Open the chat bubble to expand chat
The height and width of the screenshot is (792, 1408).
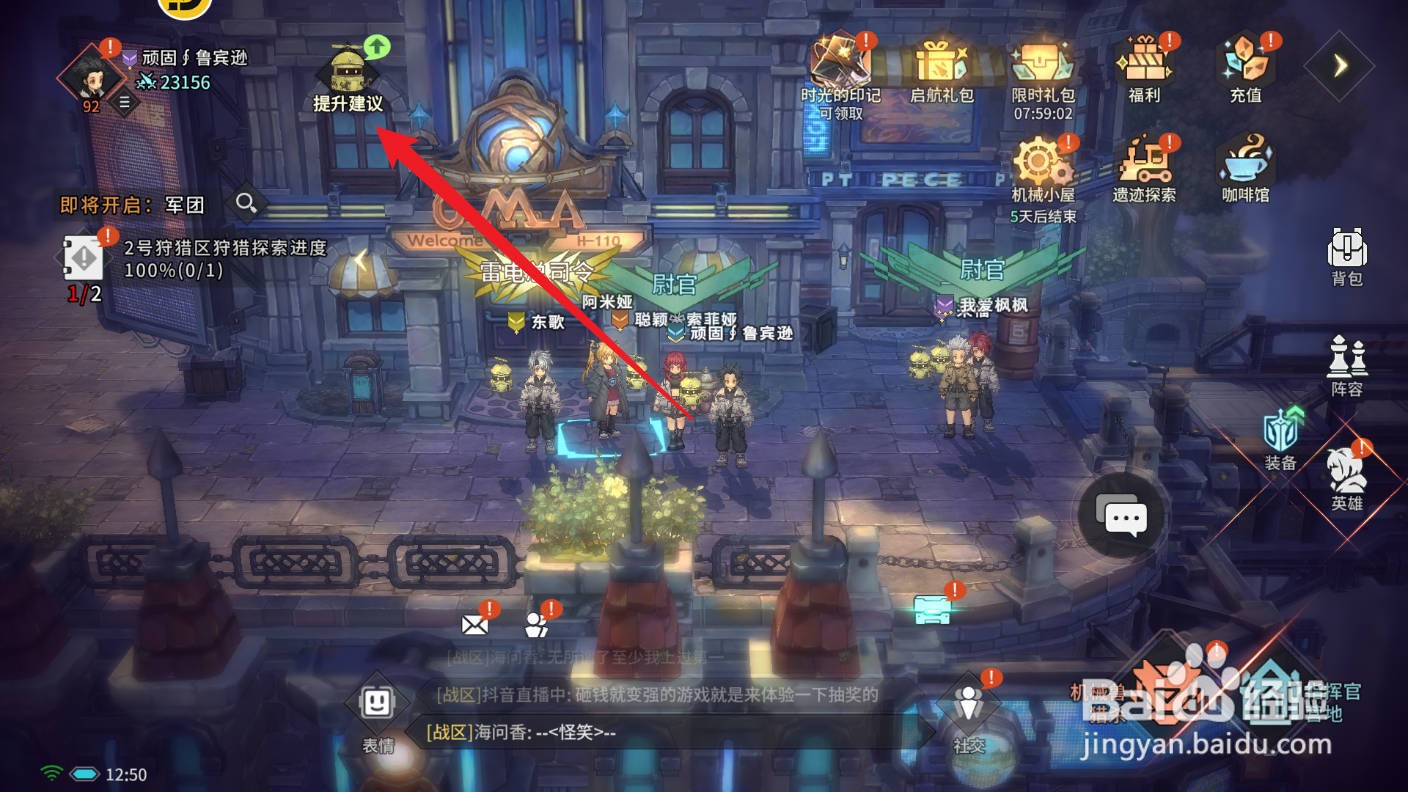[1123, 517]
